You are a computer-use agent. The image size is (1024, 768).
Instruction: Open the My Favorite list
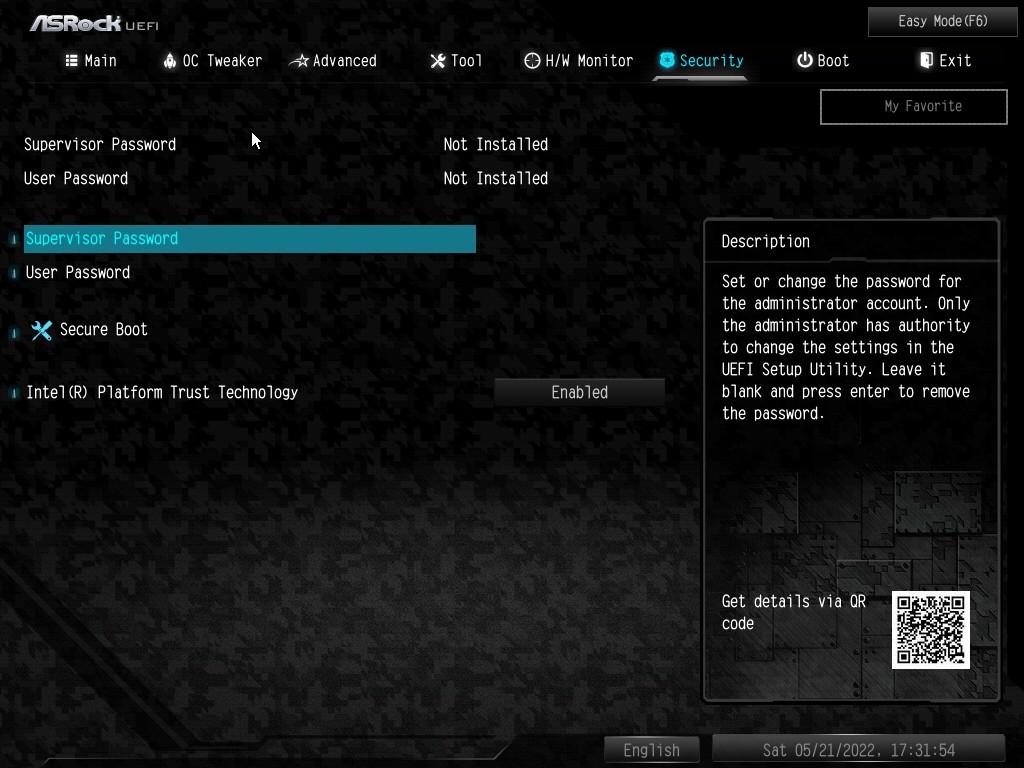(x=913, y=106)
